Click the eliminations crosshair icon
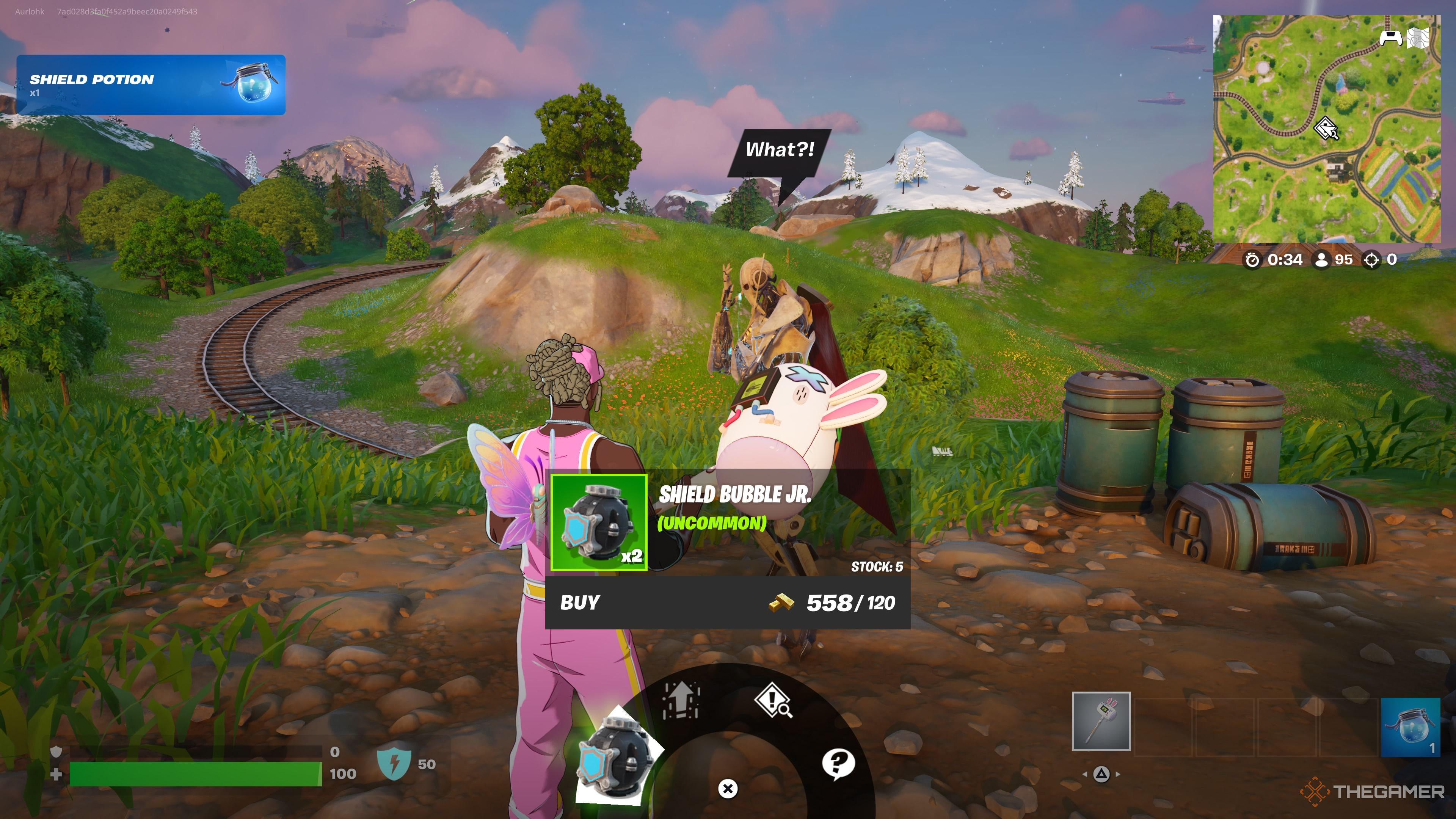Image resolution: width=1456 pixels, height=819 pixels. click(x=1372, y=259)
